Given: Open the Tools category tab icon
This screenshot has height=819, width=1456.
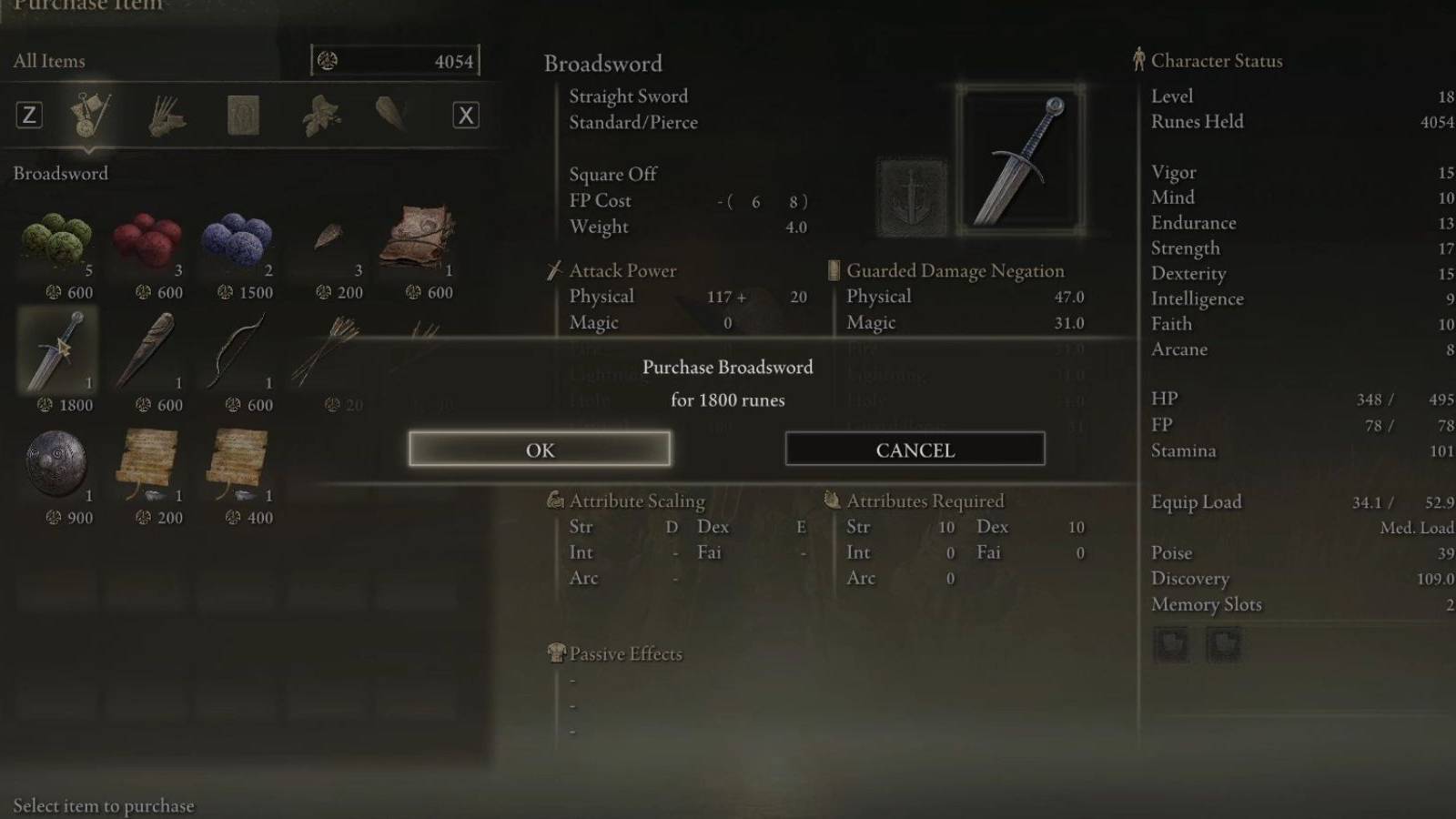Looking at the screenshot, I should tap(86, 114).
